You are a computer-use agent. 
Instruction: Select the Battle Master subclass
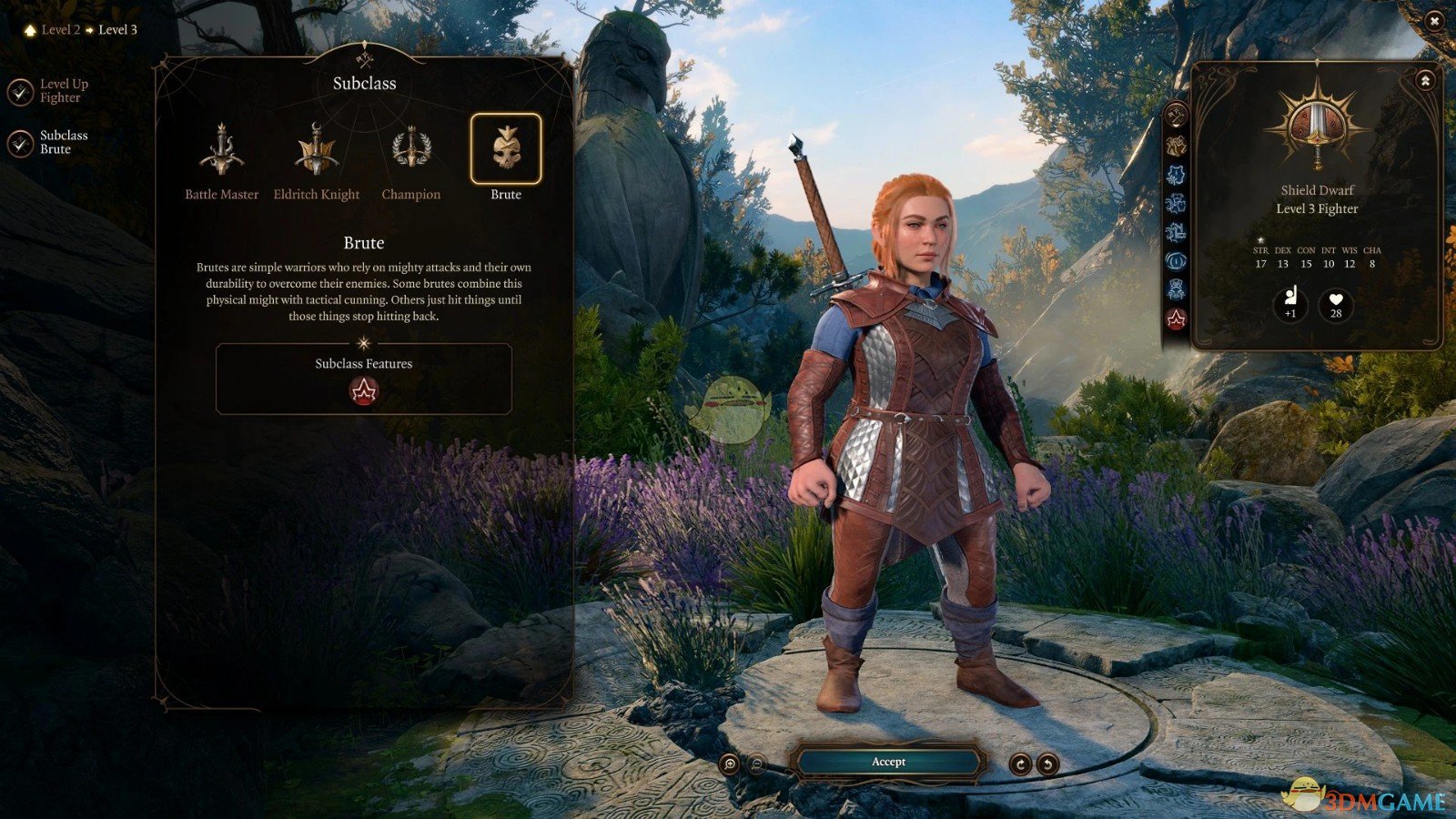222,150
